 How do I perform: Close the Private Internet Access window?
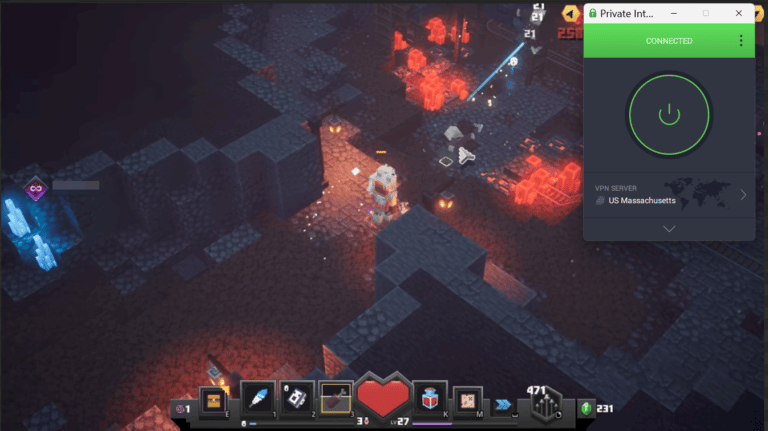point(739,13)
